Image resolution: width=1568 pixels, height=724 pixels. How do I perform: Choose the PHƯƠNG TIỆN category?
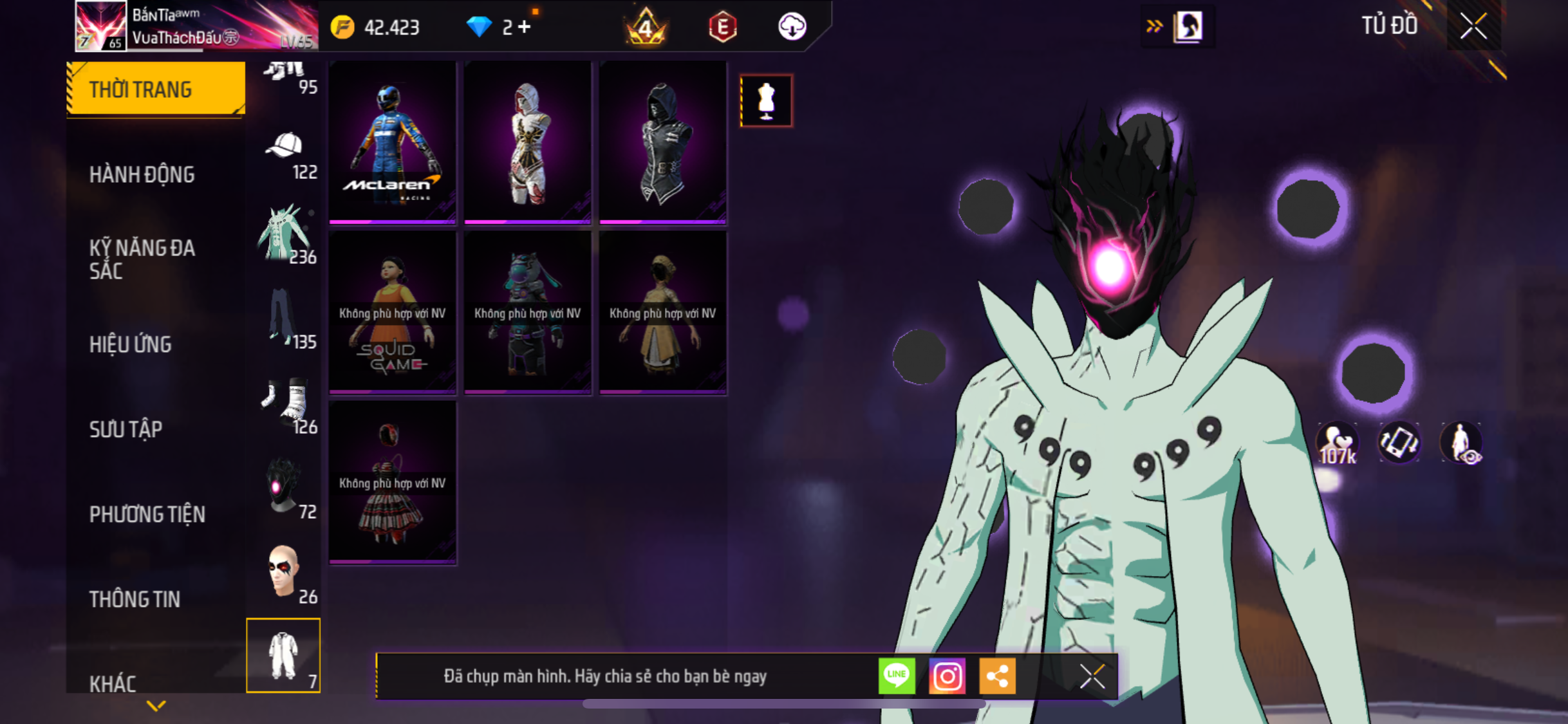(x=147, y=514)
